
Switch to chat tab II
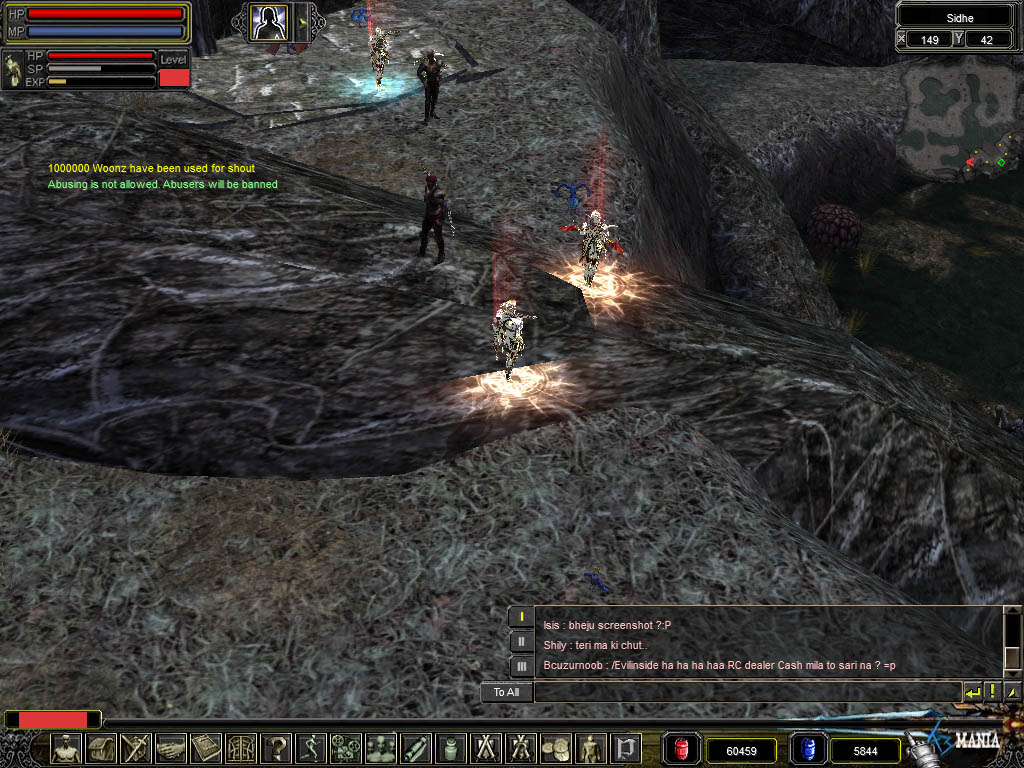[x=522, y=641]
